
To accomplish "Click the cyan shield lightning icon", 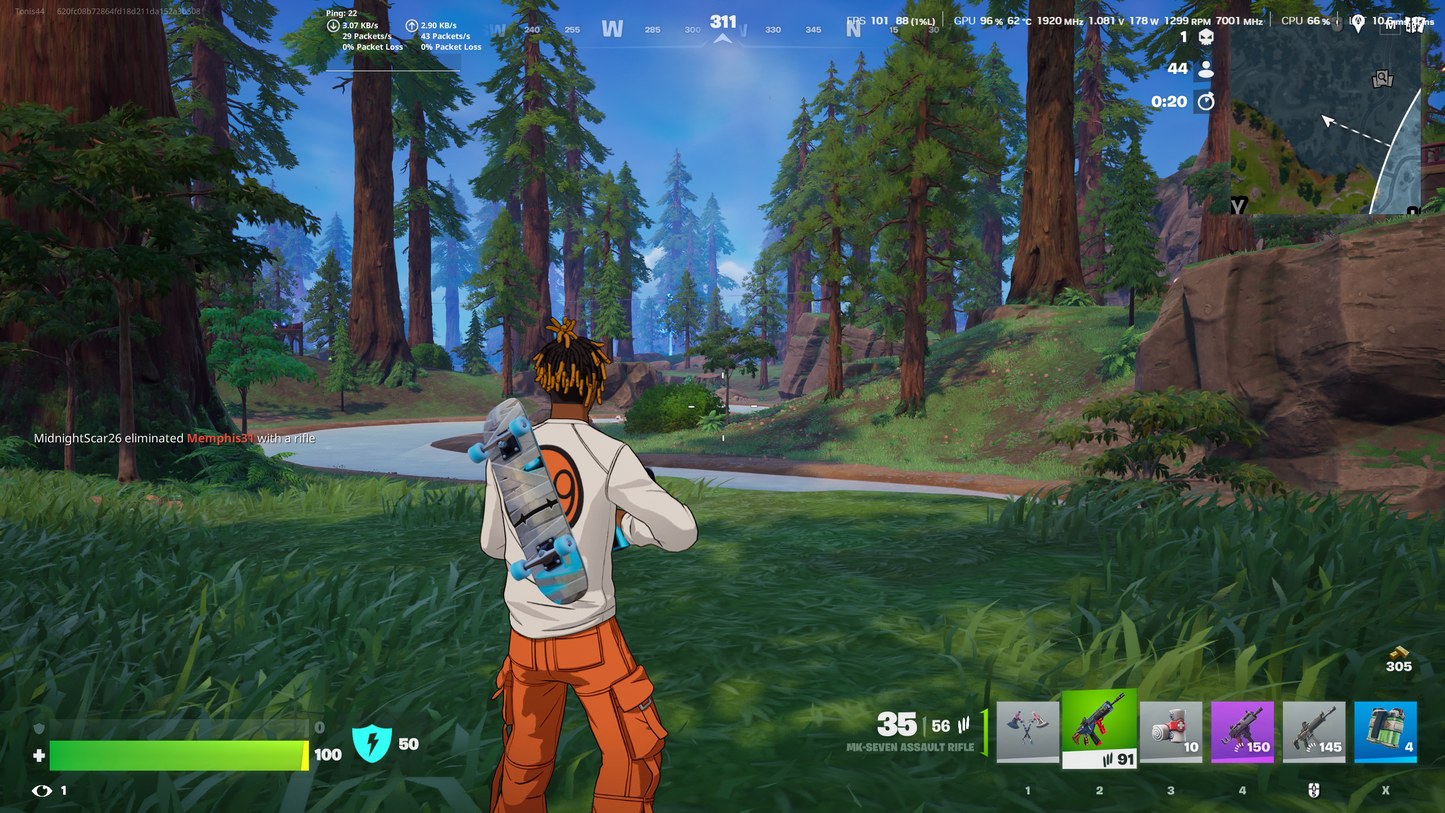I will click(x=371, y=744).
